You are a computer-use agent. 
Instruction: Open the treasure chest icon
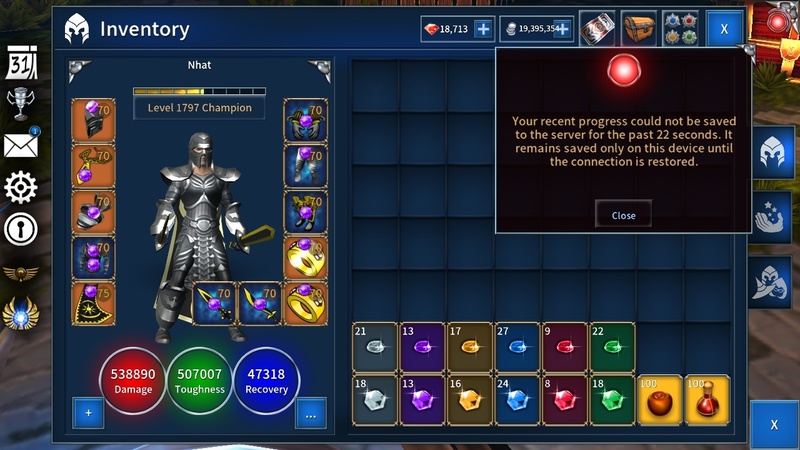(639, 28)
